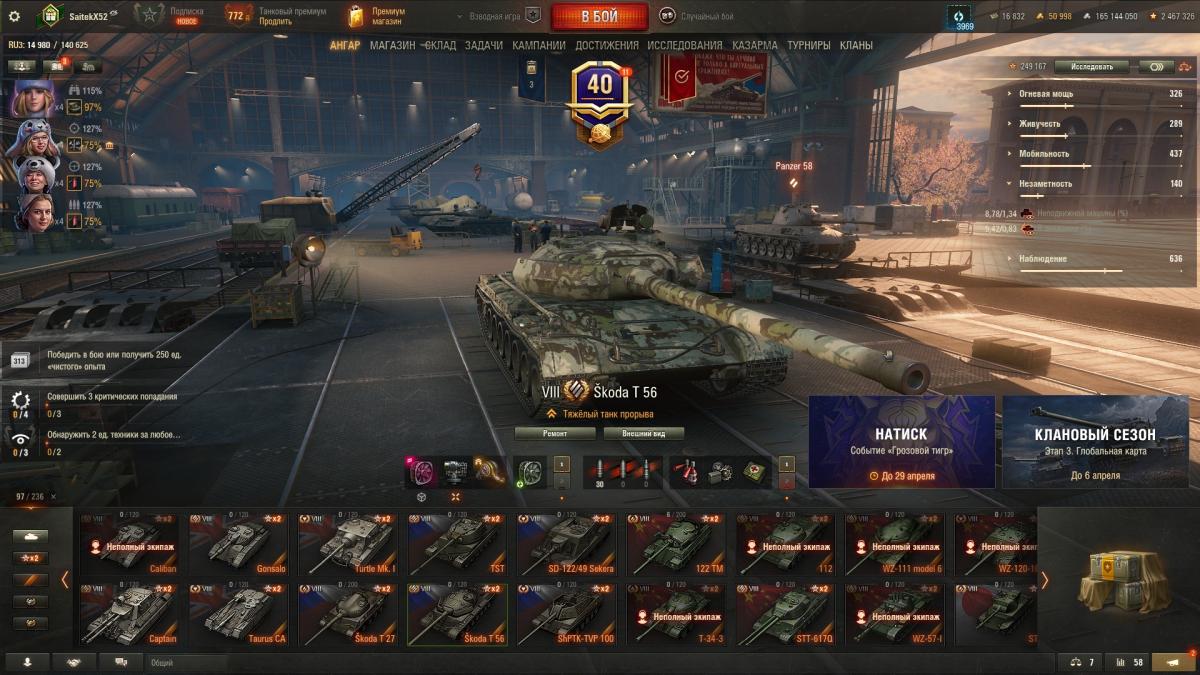The width and height of the screenshot is (1200, 675).
Task: Show the КЛАНЫ tab
Action: pyautogui.click(x=856, y=45)
